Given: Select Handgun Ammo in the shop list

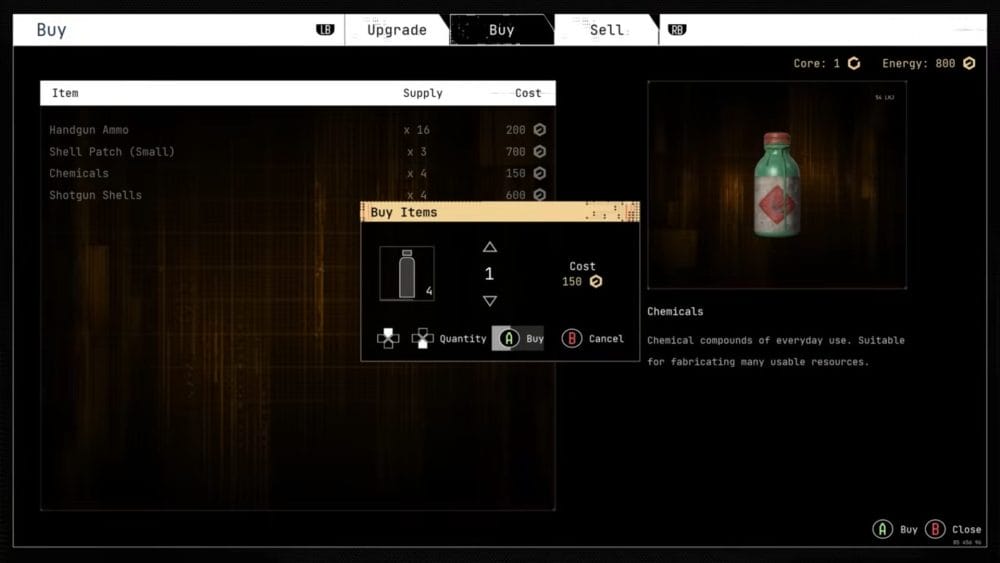Looking at the screenshot, I should pyautogui.click(x=89, y=130).
